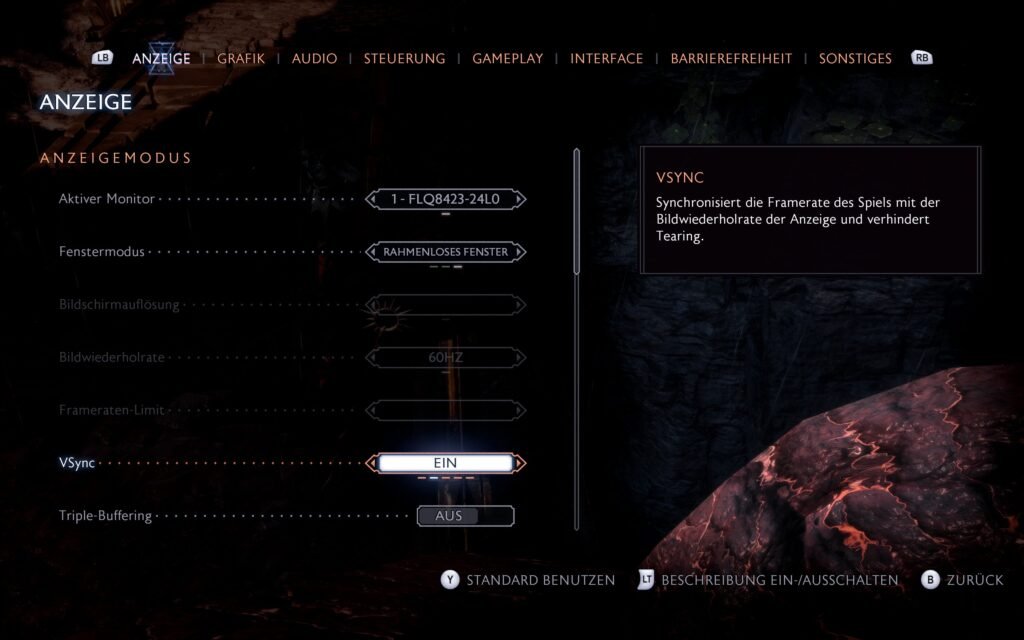This screenshot has height=640, width=1024.
Task: Change the Aktiver Monitor selector value
Action: (445, 199)
